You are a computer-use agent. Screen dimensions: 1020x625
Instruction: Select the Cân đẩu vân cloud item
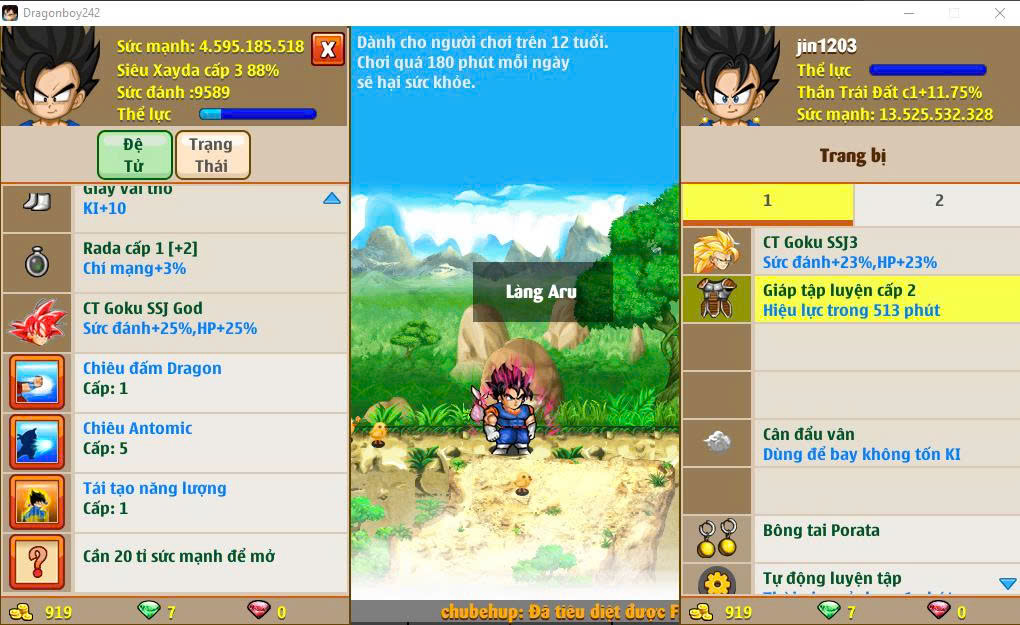(x=850, y=444)
